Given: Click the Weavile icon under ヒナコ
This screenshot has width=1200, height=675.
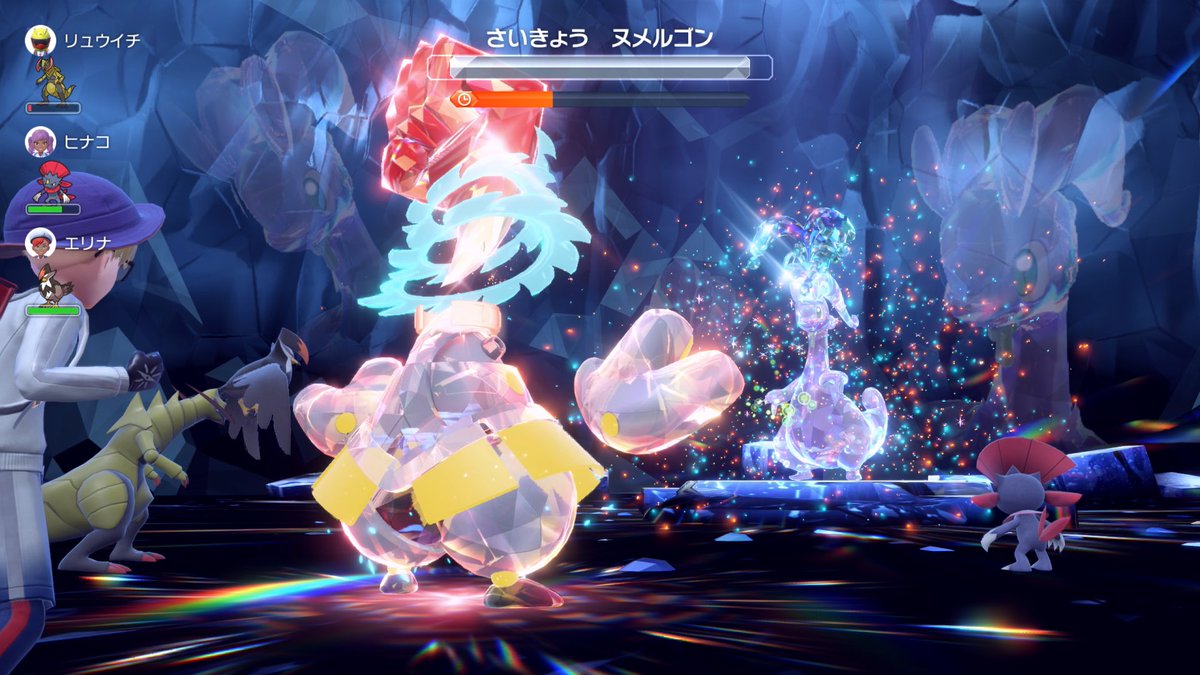Looking at the screenshot, I should 52,182.
